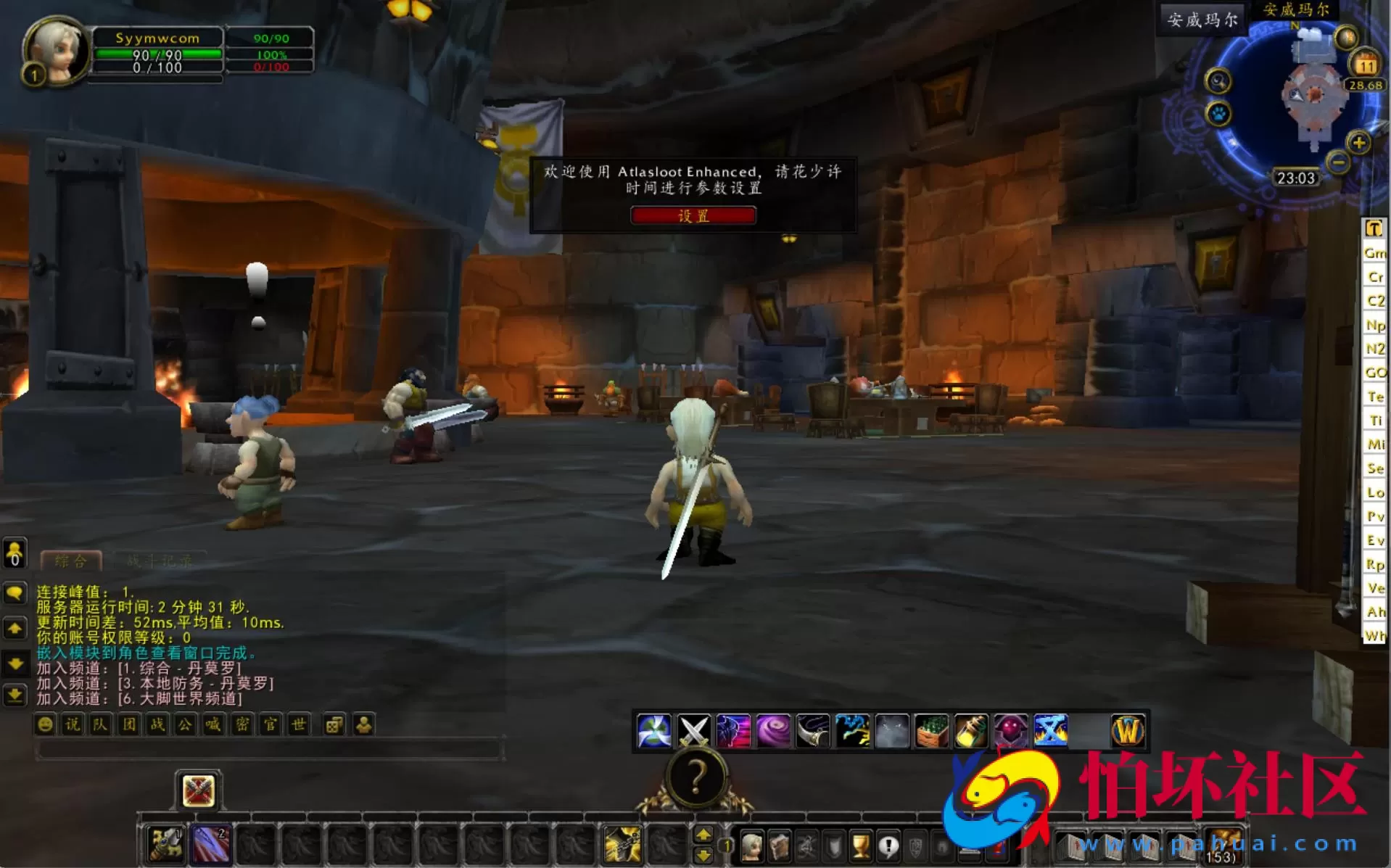Viewport: 1391px width, 868px height.
Task: Click the Gm button on the right sidebar
Action: pyautogui.click(x=1376, y=252)
